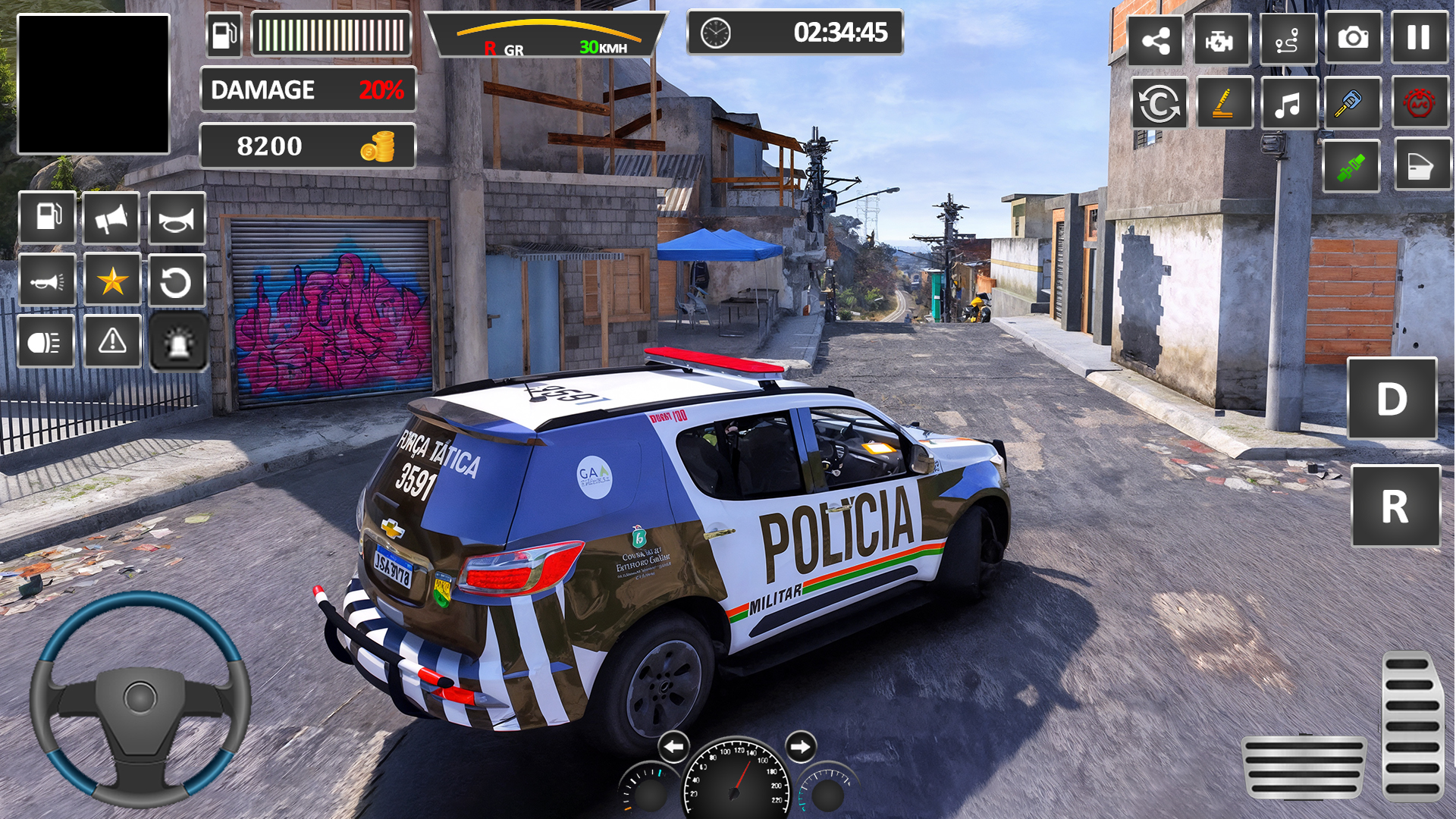Take a screenshot with the camera button
This screenshot has width=1456, height=819.
(1353, 38)
